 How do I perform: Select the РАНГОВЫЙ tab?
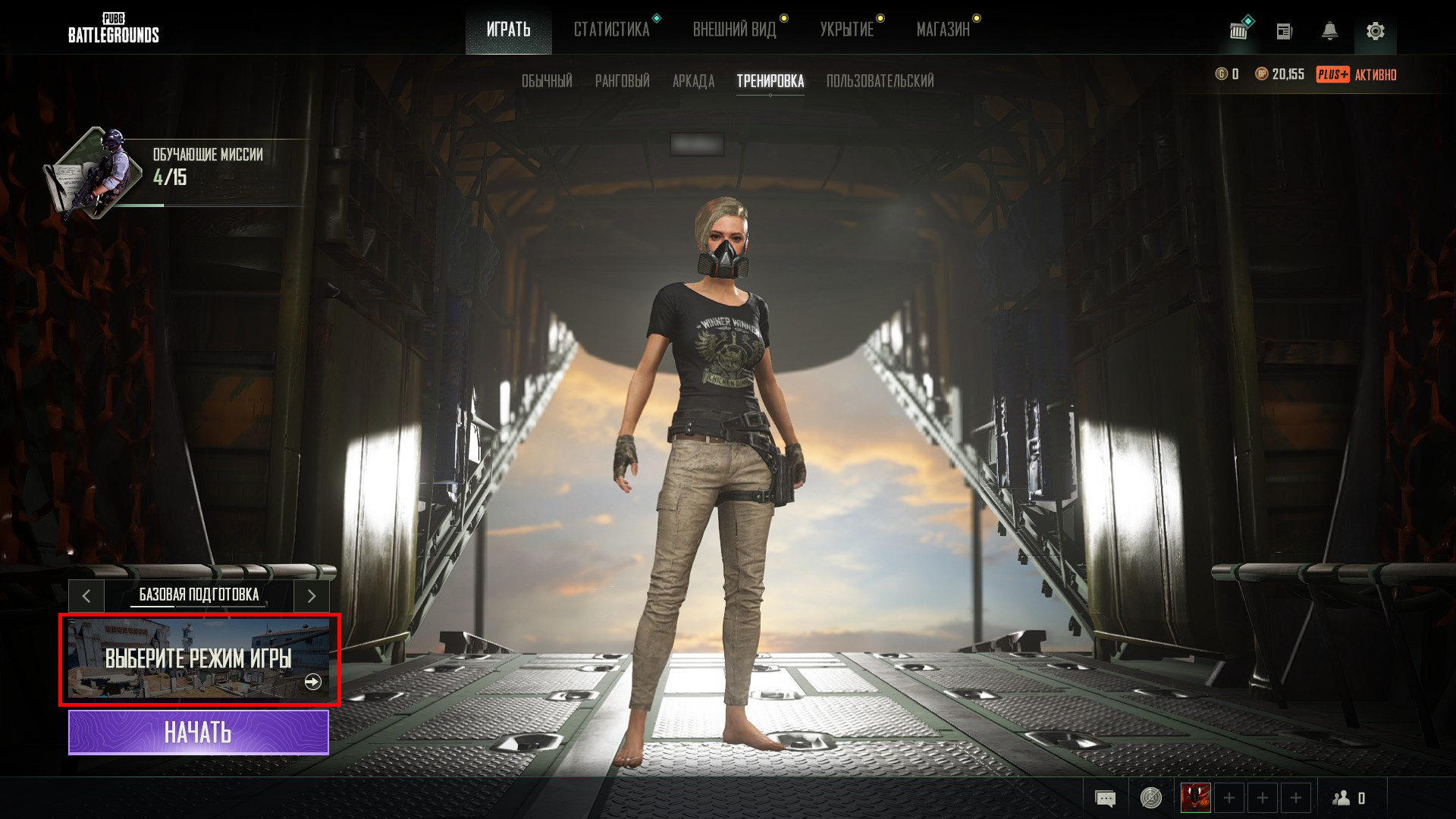point(623,81)
